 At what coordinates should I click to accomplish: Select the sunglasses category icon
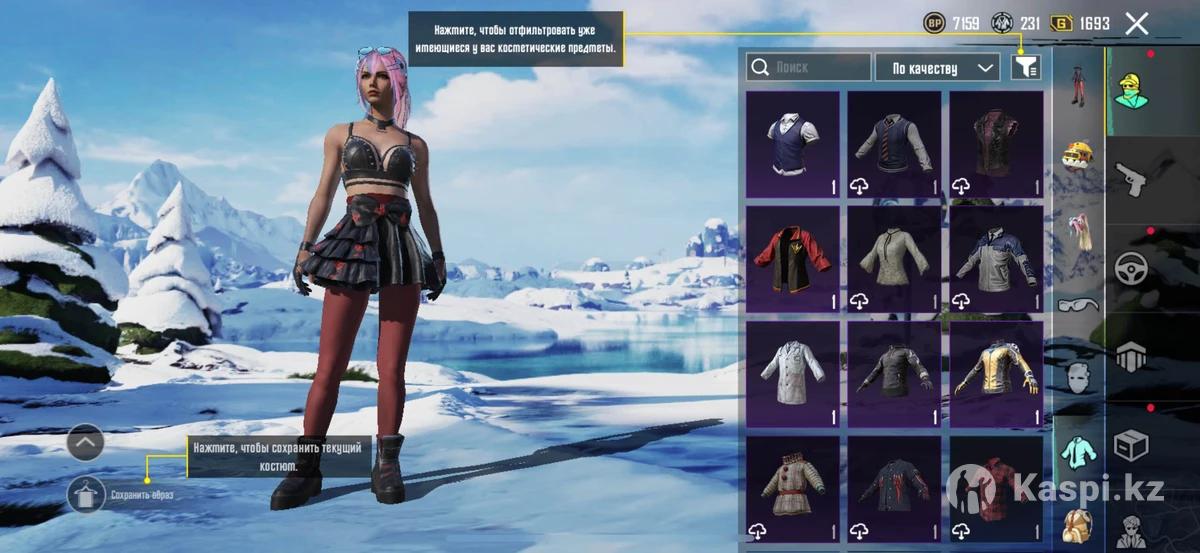point(1078,304)
